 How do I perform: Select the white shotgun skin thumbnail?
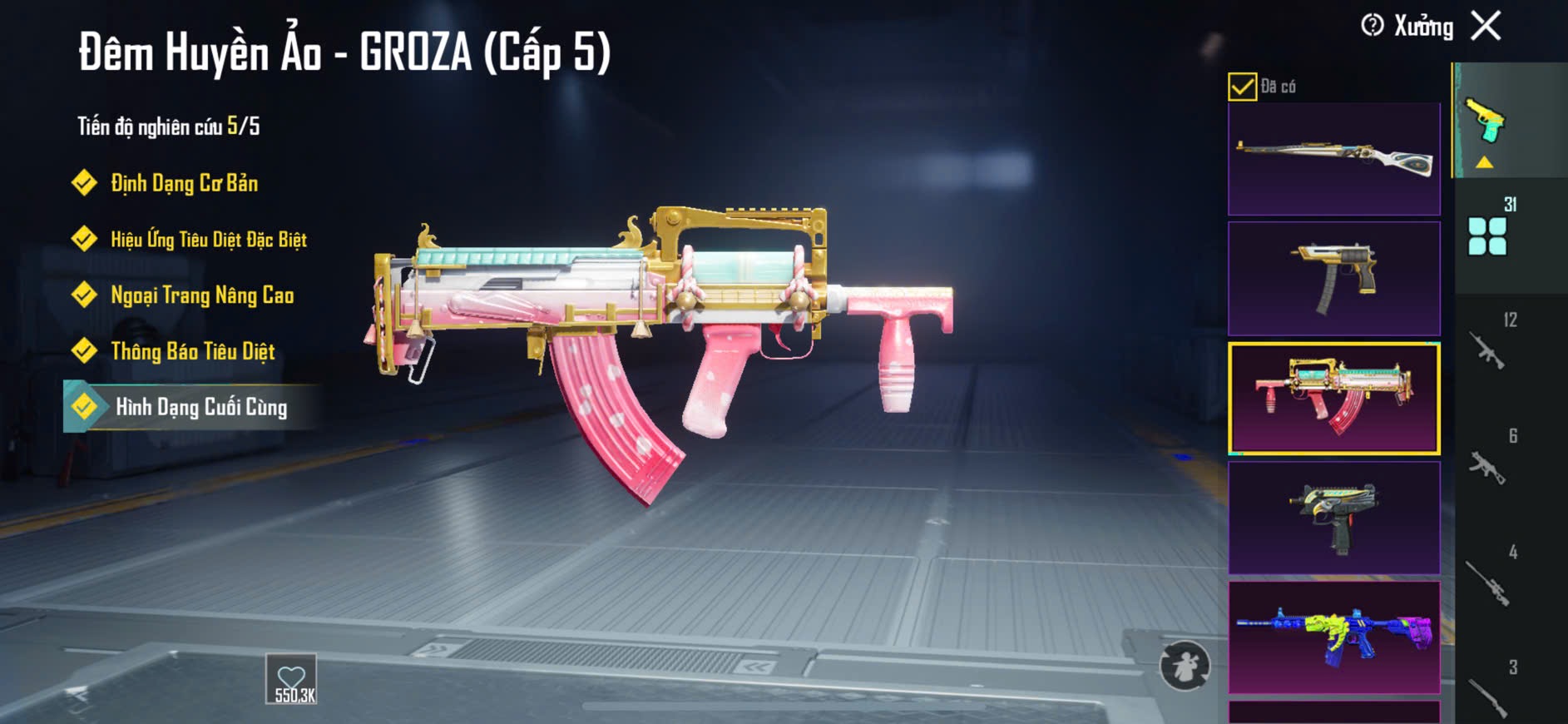1333,159
